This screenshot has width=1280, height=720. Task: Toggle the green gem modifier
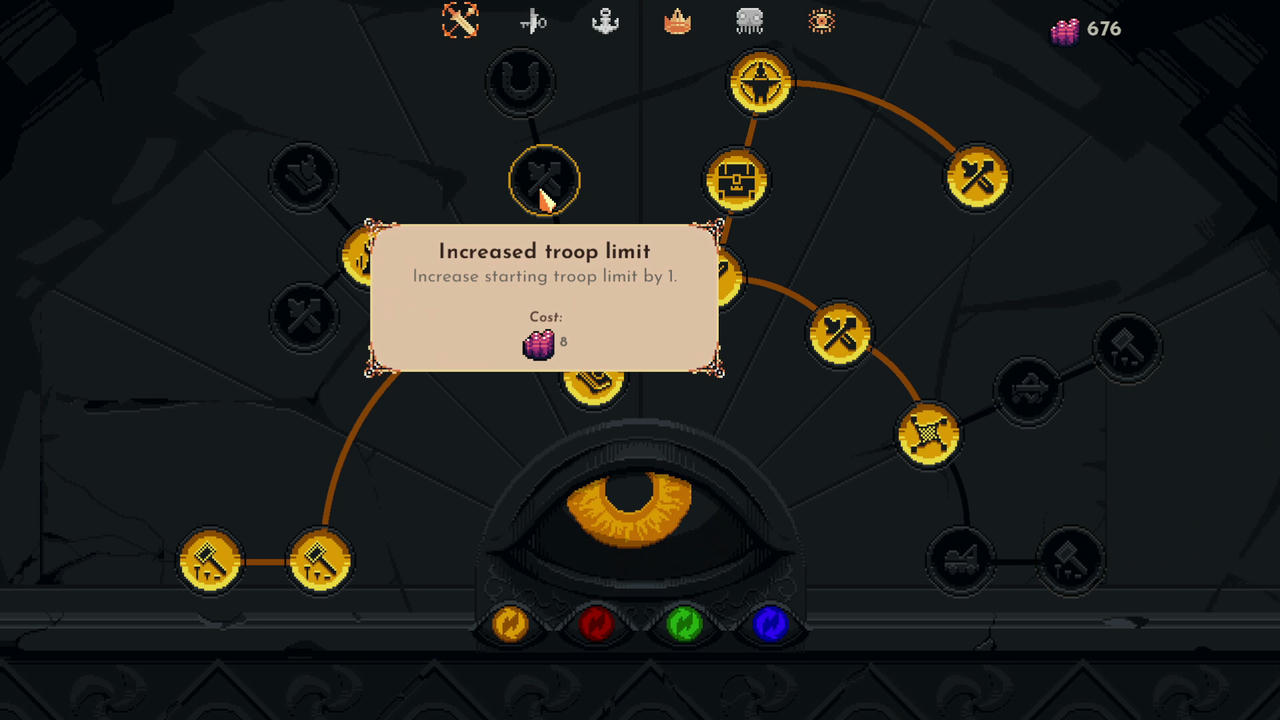click(684, 624)
